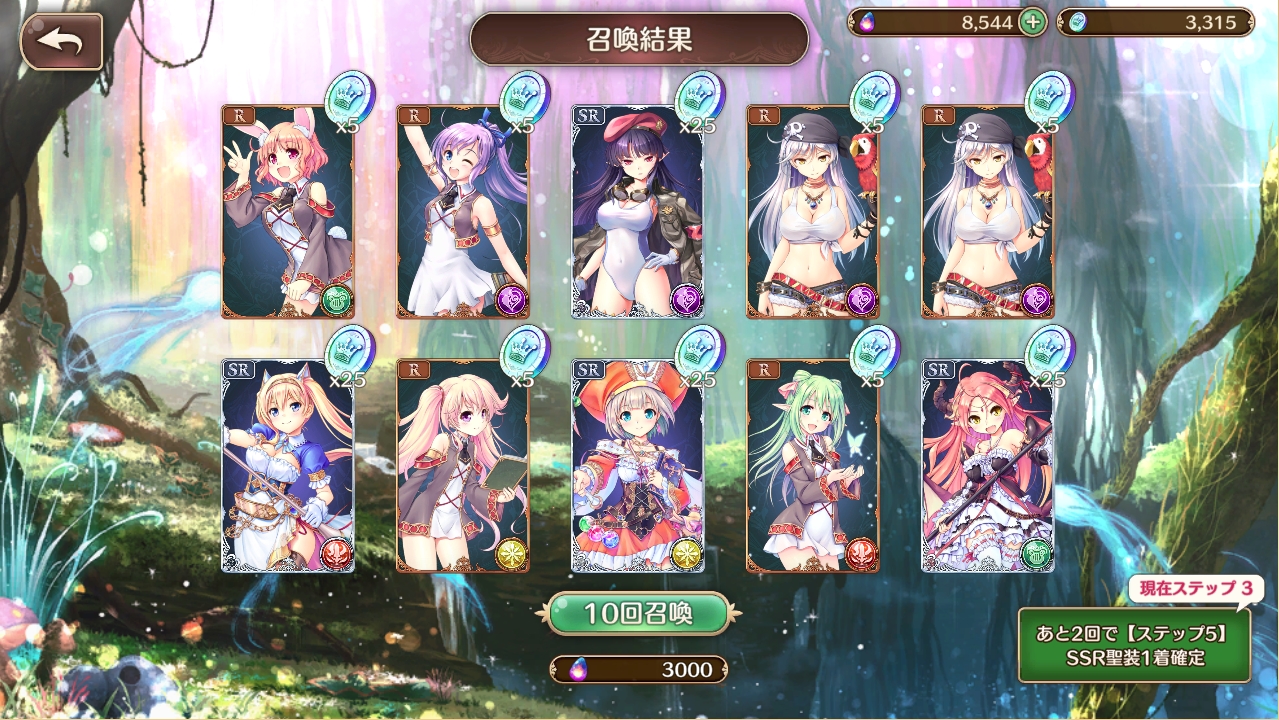View the blonde twin-tail blue dress SR card

tap(287, 466)
